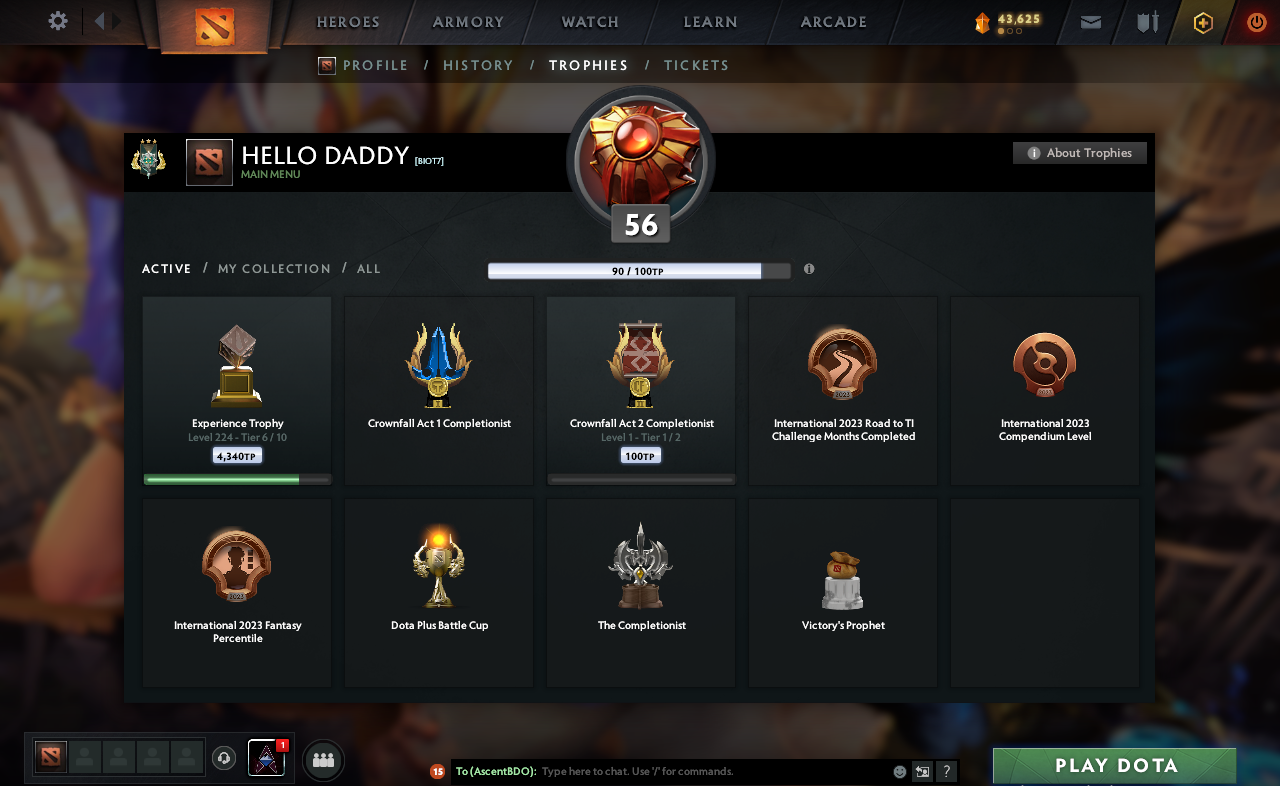Select the Experience Trophy card
This screenshot has height=786, width=1280.
click(236, 390)
